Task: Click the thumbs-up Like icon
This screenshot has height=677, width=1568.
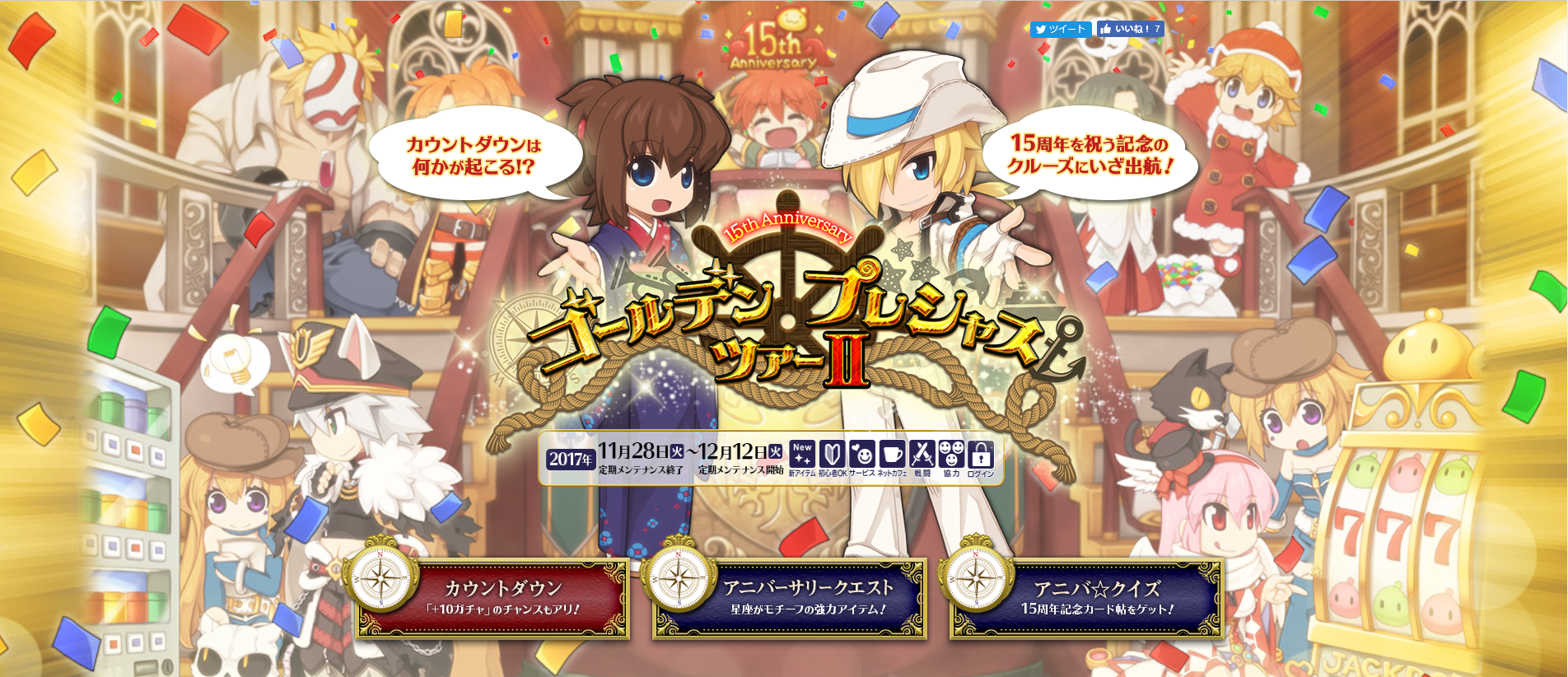Action: (1106, 29)
